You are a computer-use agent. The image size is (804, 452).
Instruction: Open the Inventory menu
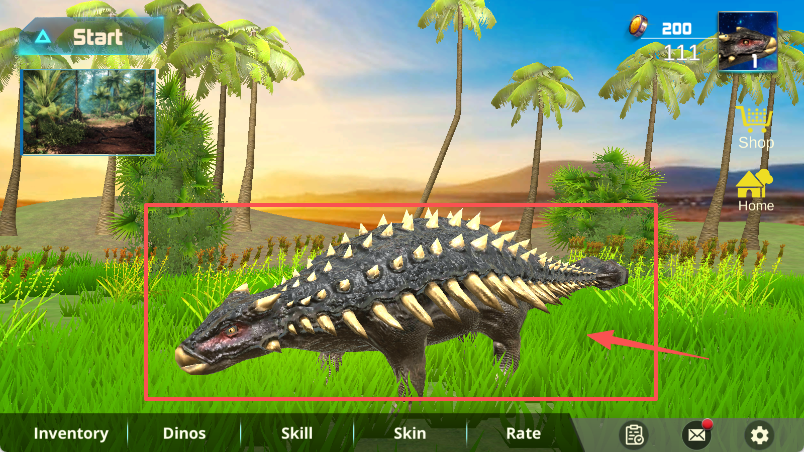[x=71, y=433]
